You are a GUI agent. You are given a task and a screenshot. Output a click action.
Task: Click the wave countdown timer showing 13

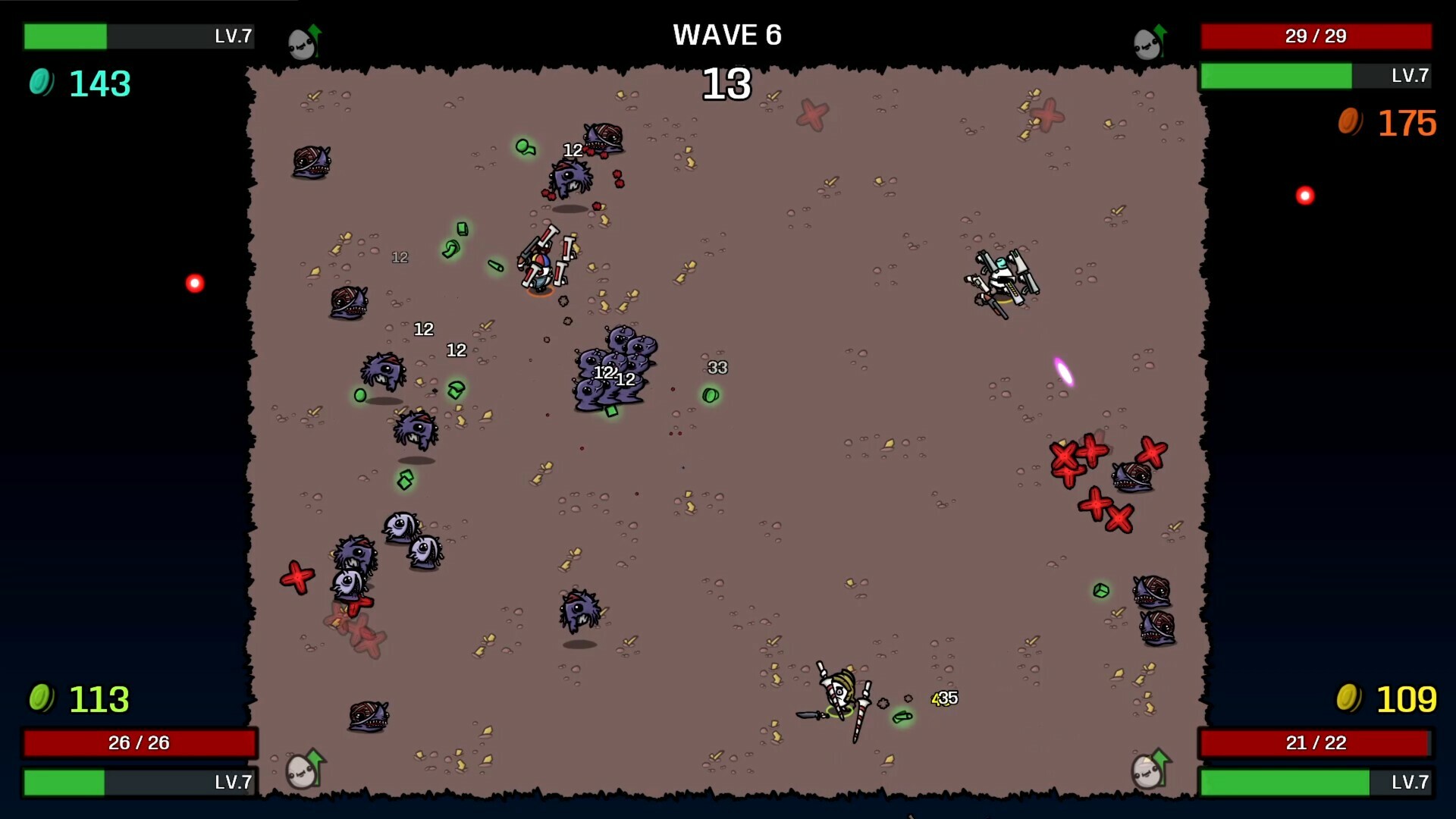727,85
